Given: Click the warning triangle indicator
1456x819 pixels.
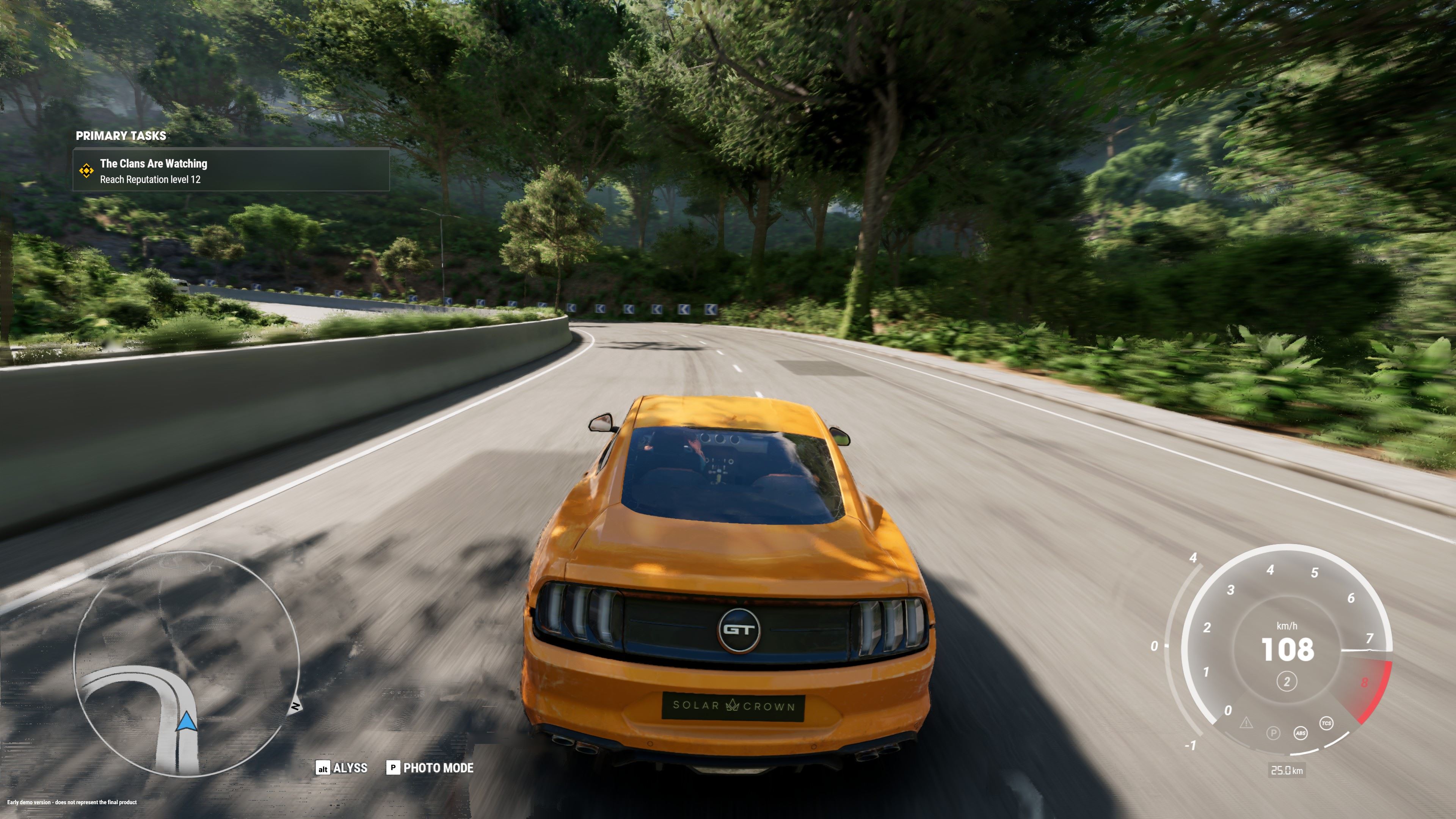Looking at the screenshot, I should [1246, 723].
